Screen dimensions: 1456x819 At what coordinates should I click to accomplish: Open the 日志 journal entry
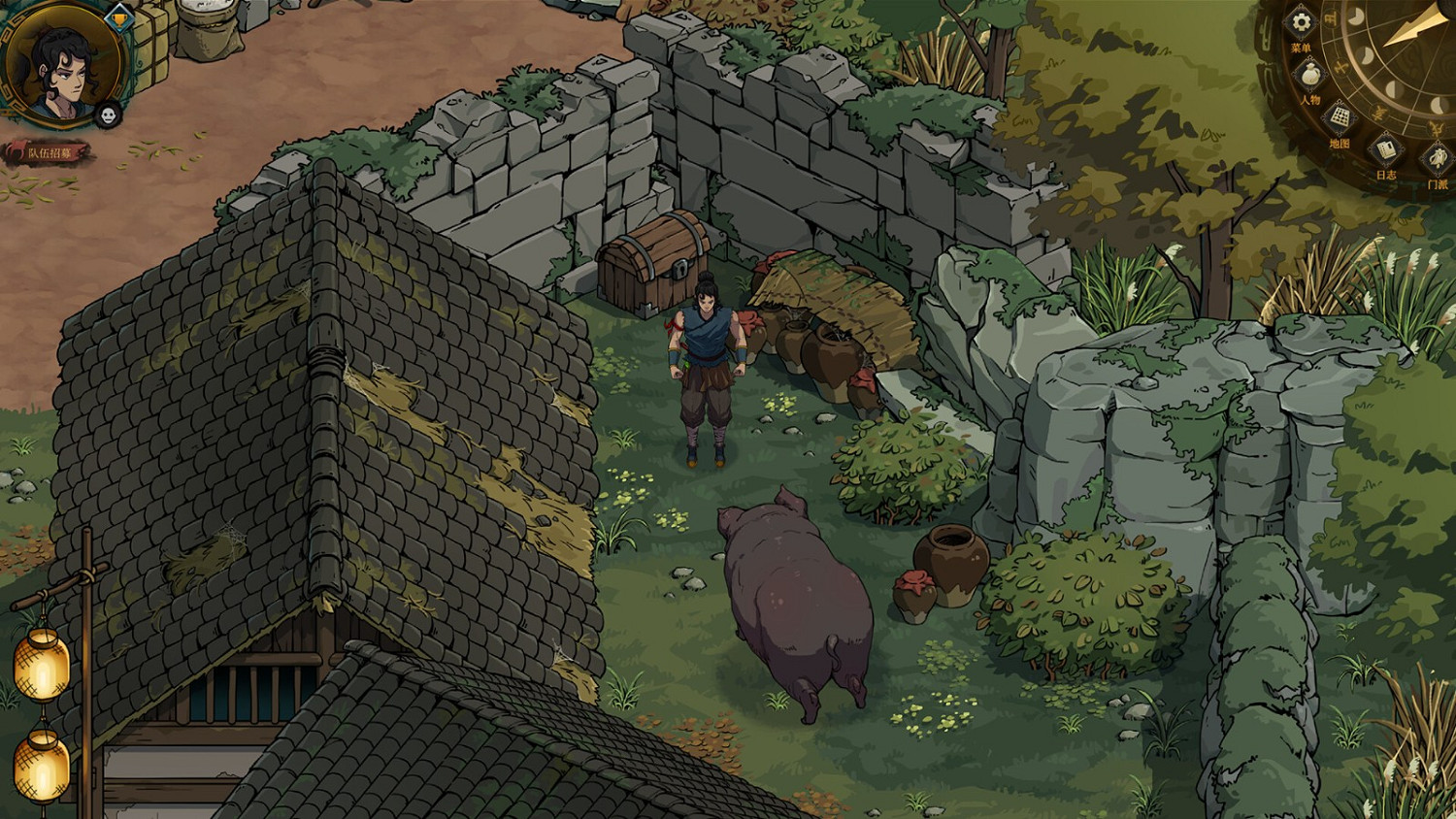pos(1386,148)
